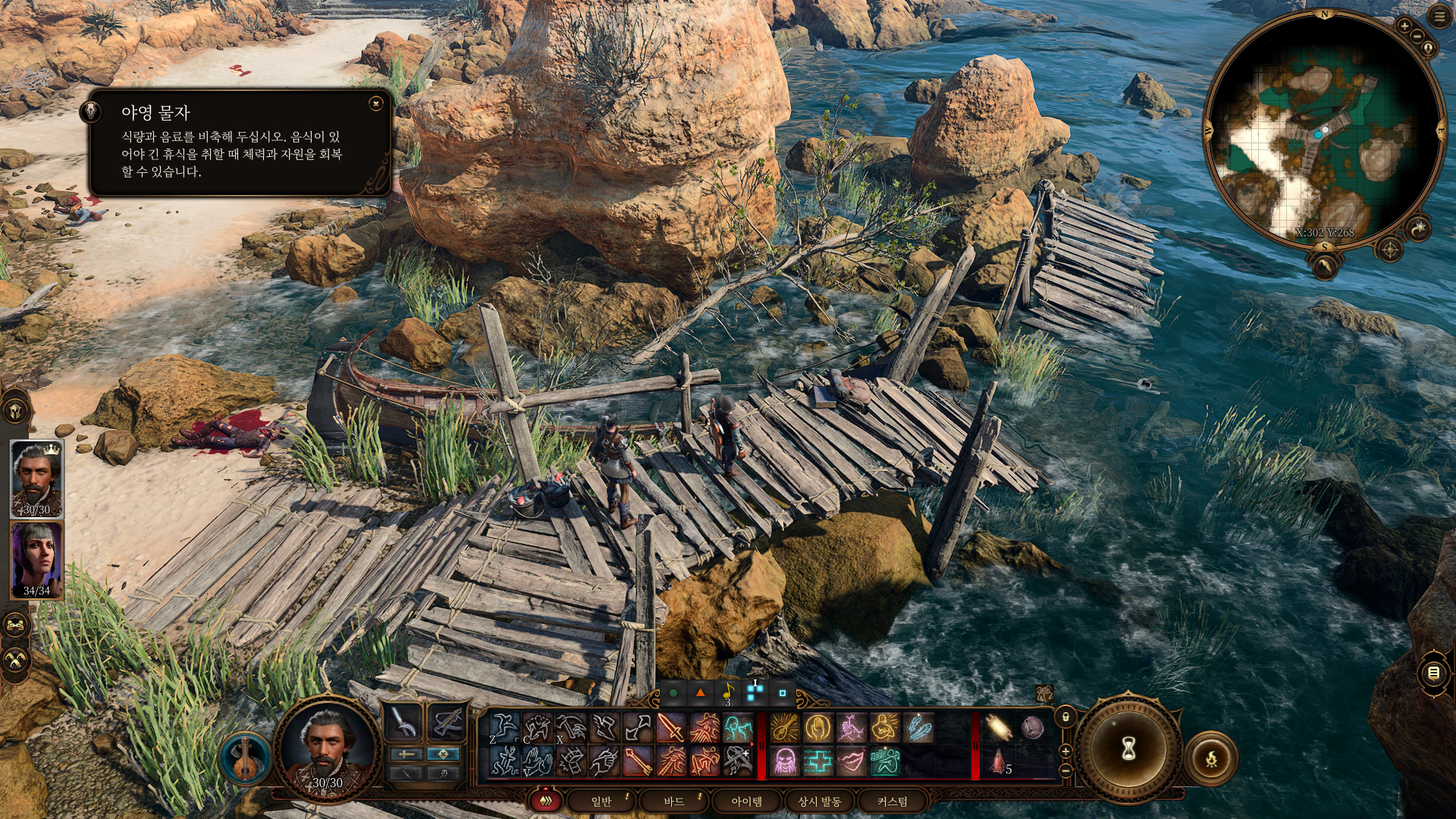This screenshot has height=819, width=1456.
Task: Toggle the hotbar lock button
Action: point(1065,717)
